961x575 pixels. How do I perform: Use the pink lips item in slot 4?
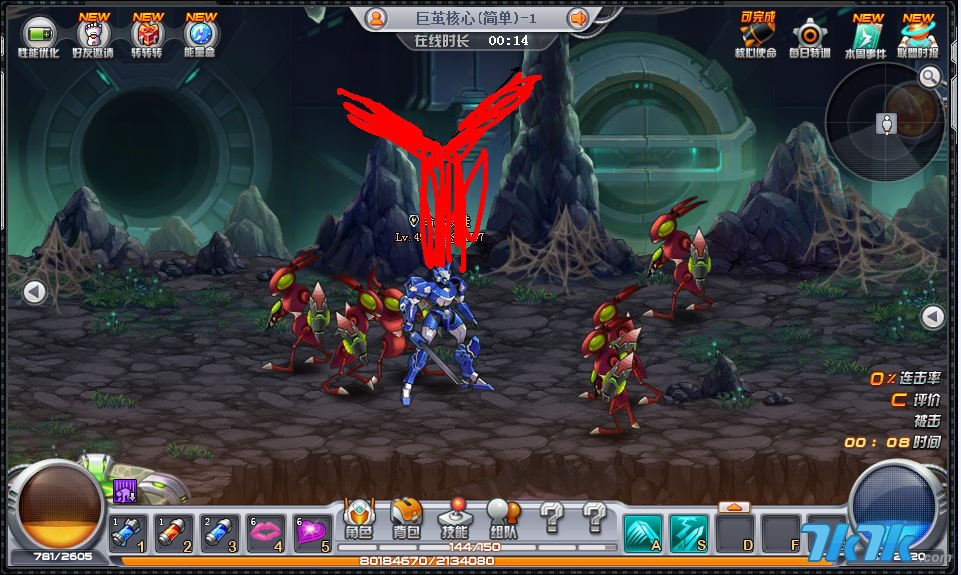[x=265, y=533]
